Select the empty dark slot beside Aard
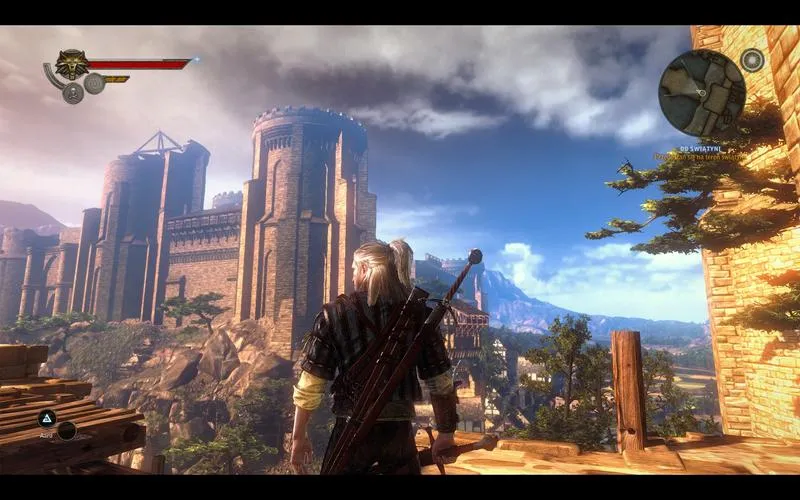This screenshot has height=500, width=800. tap(67, 431)
